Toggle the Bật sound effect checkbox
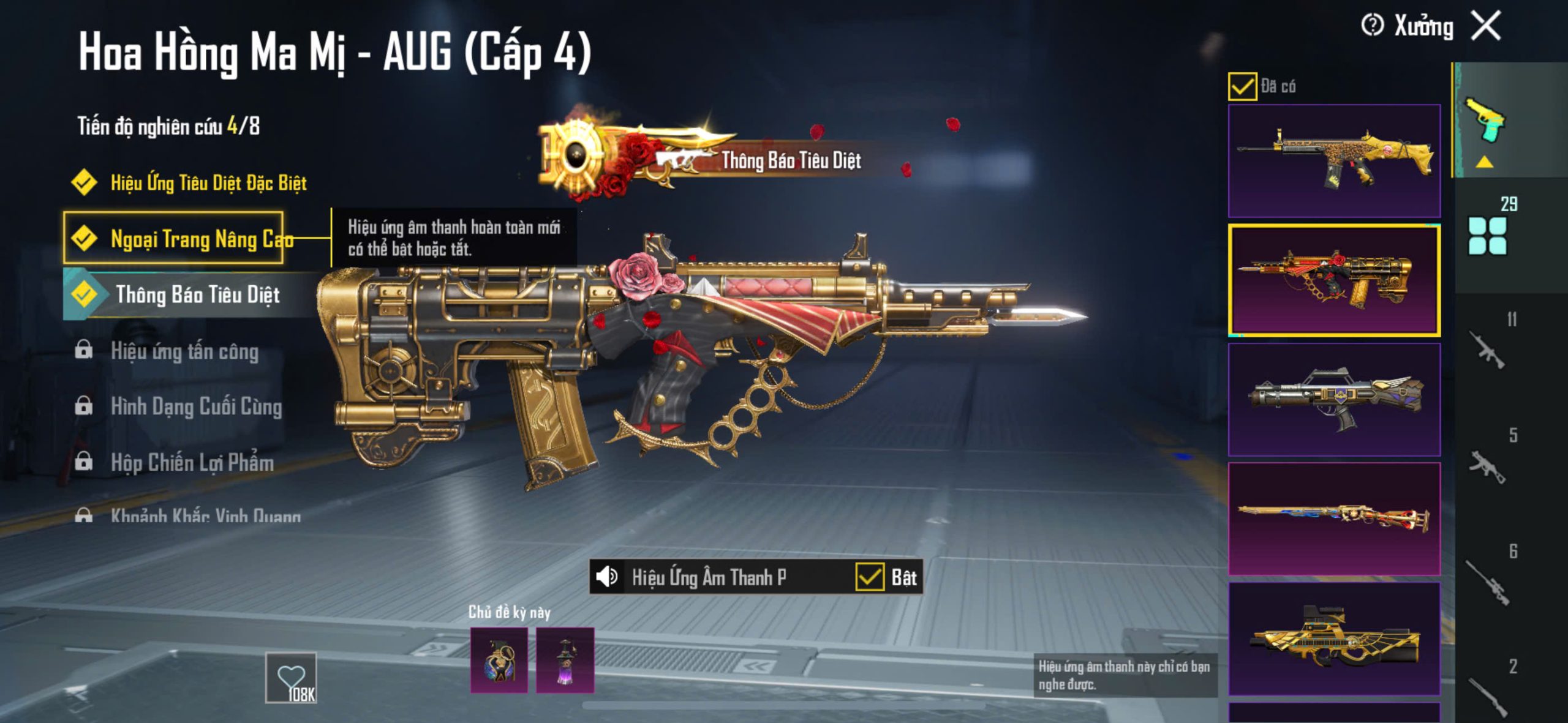Viewport: 1568px width, 723px height. tap(870, 577)
